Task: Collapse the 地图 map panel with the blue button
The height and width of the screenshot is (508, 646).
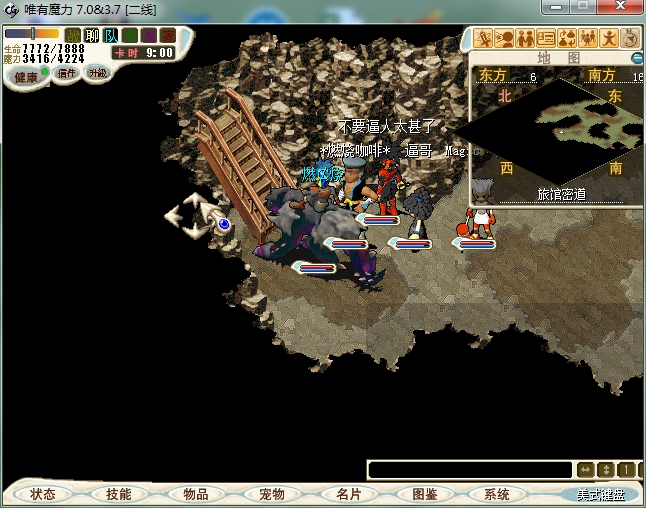Action: point(638,58)
